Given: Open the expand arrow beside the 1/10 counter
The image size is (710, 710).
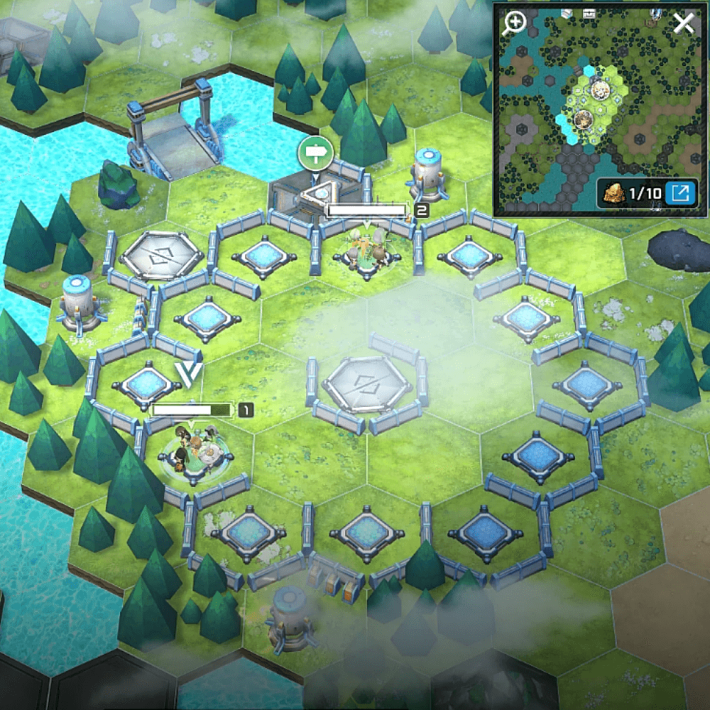Looking at the screenshot, I should tap(681, 192).
